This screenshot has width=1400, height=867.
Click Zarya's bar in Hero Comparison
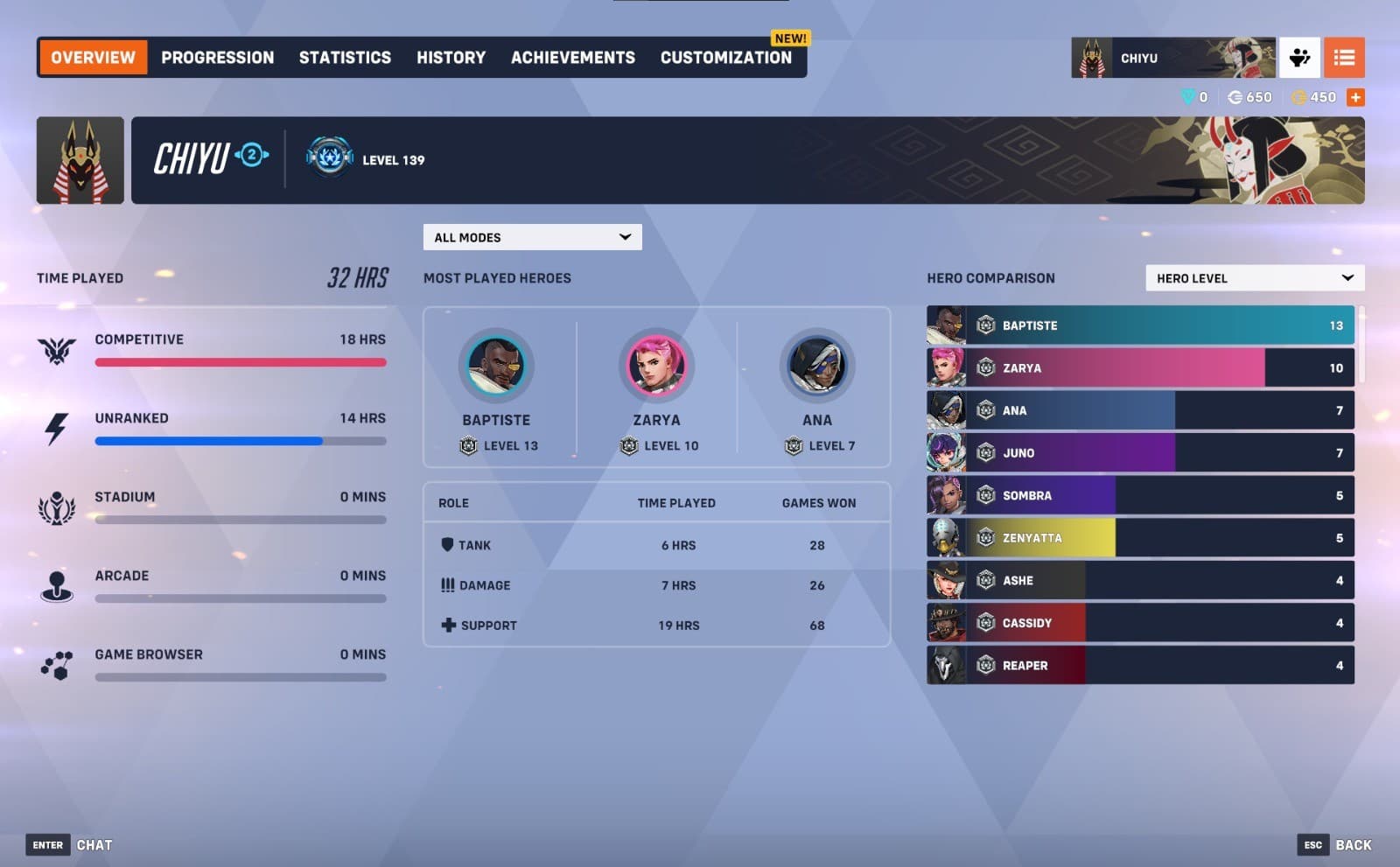coord(1137,367)
